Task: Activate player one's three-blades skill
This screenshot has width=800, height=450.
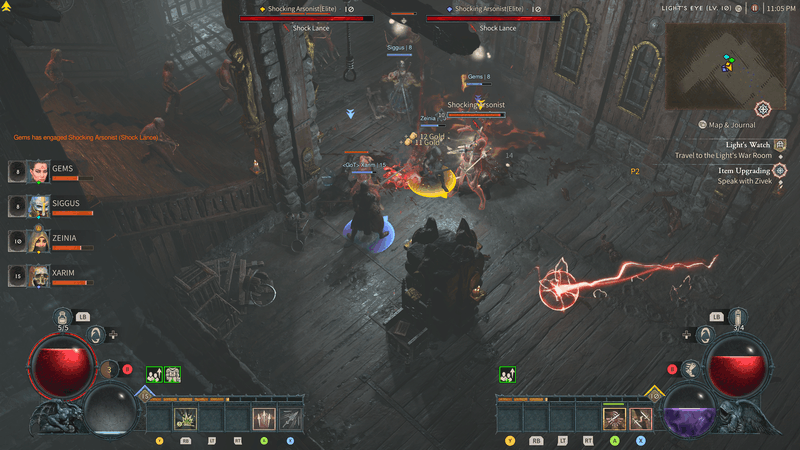Action: point(264,418)
